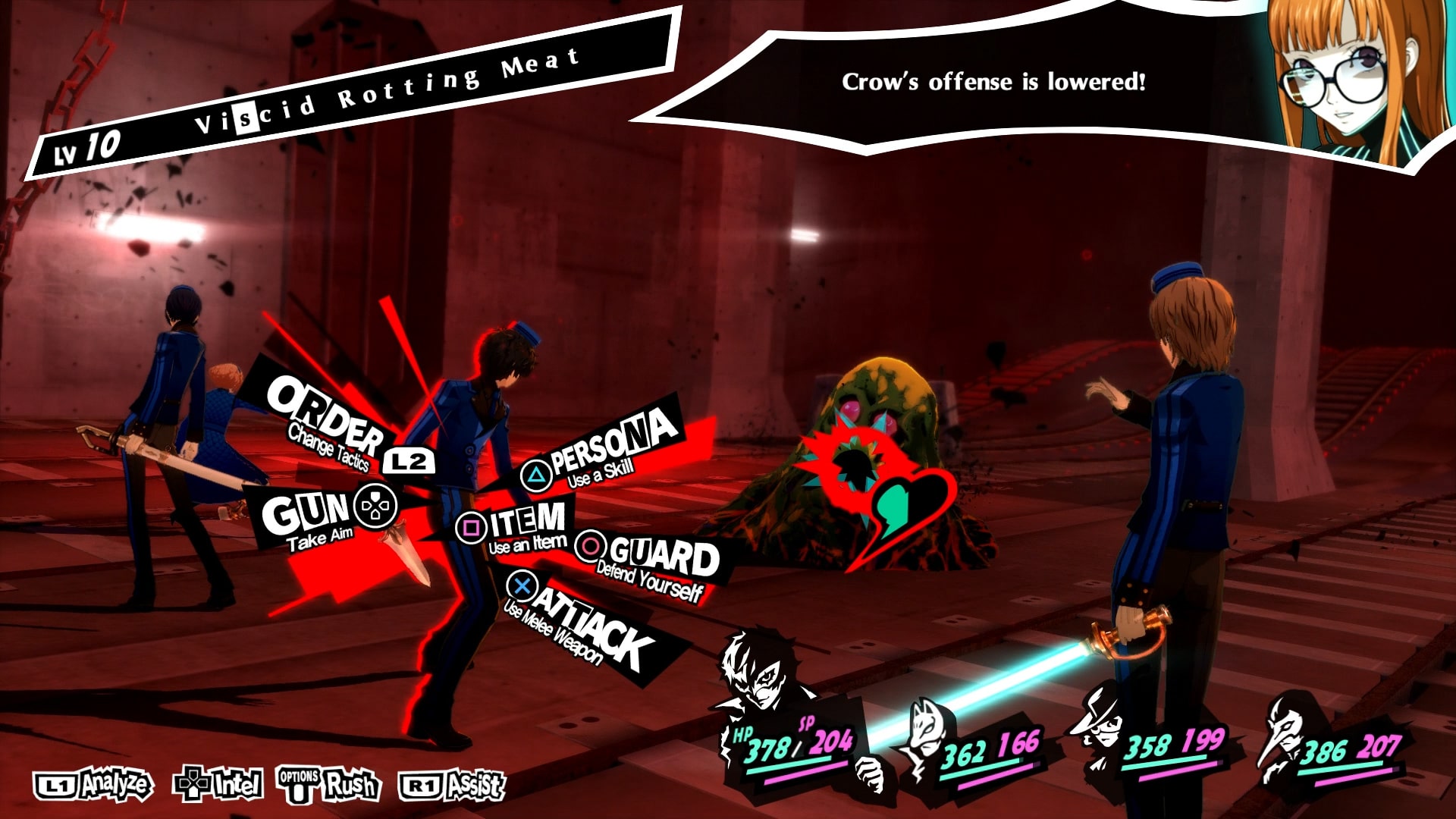Image resolution: width=1456 pixels, height=819 pixels.
Task: Trigger the R1 Assist command
Action: pos(451,785)
